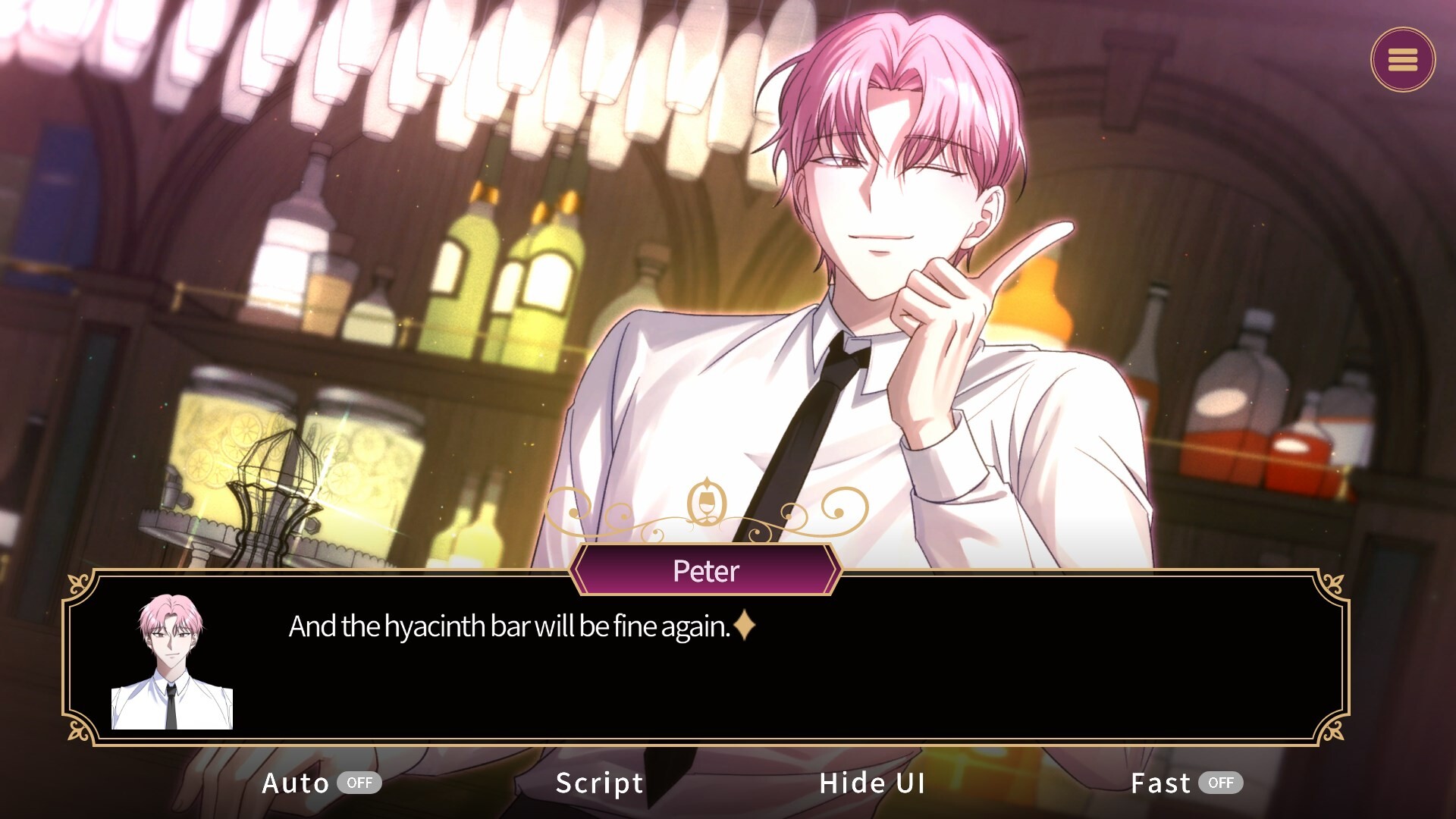This screenshot has height=819, width=1456.
Task: Select Script from the bottom menu bar
Action: [598, 783]
